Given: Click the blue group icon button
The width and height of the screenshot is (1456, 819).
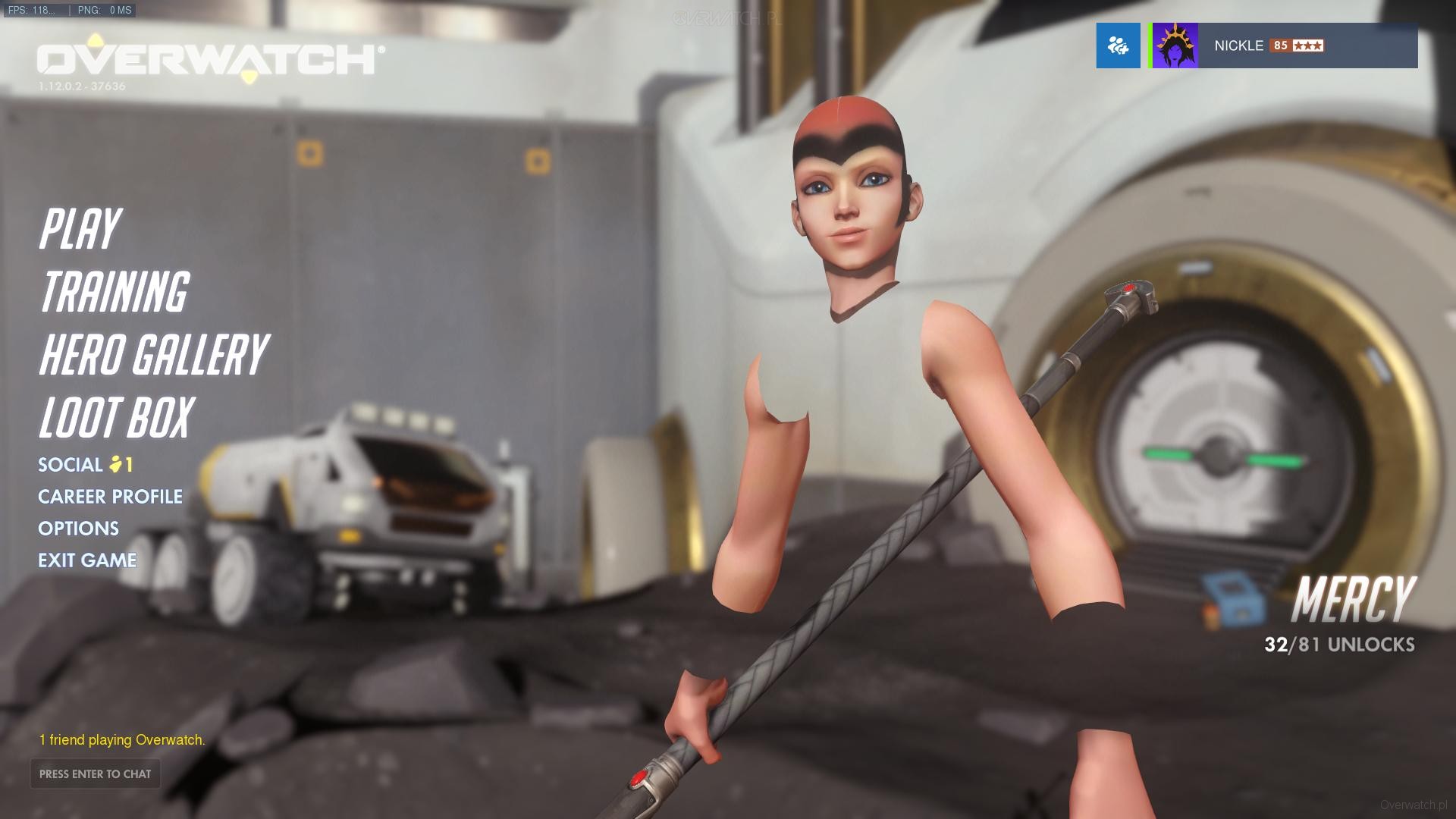Looking at the screenshot, I should (x=1118, y=45).
